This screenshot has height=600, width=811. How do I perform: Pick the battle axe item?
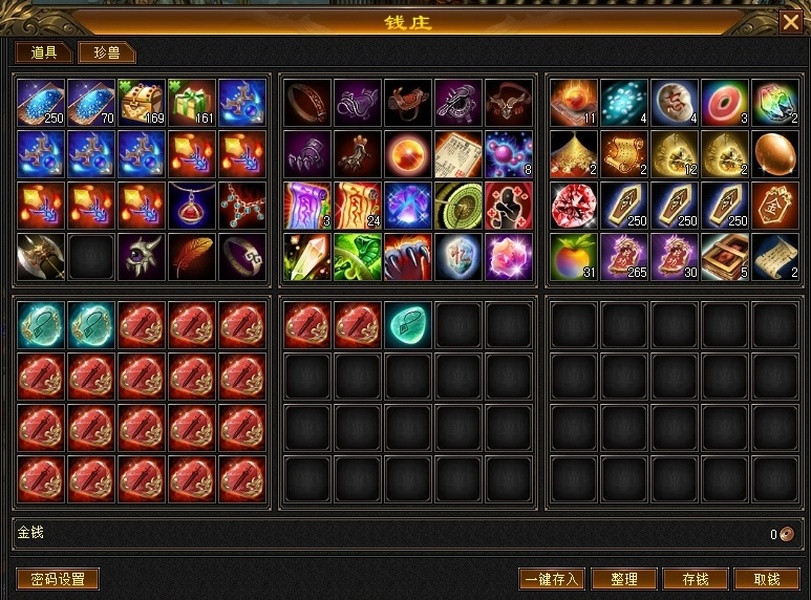[41, 257]
